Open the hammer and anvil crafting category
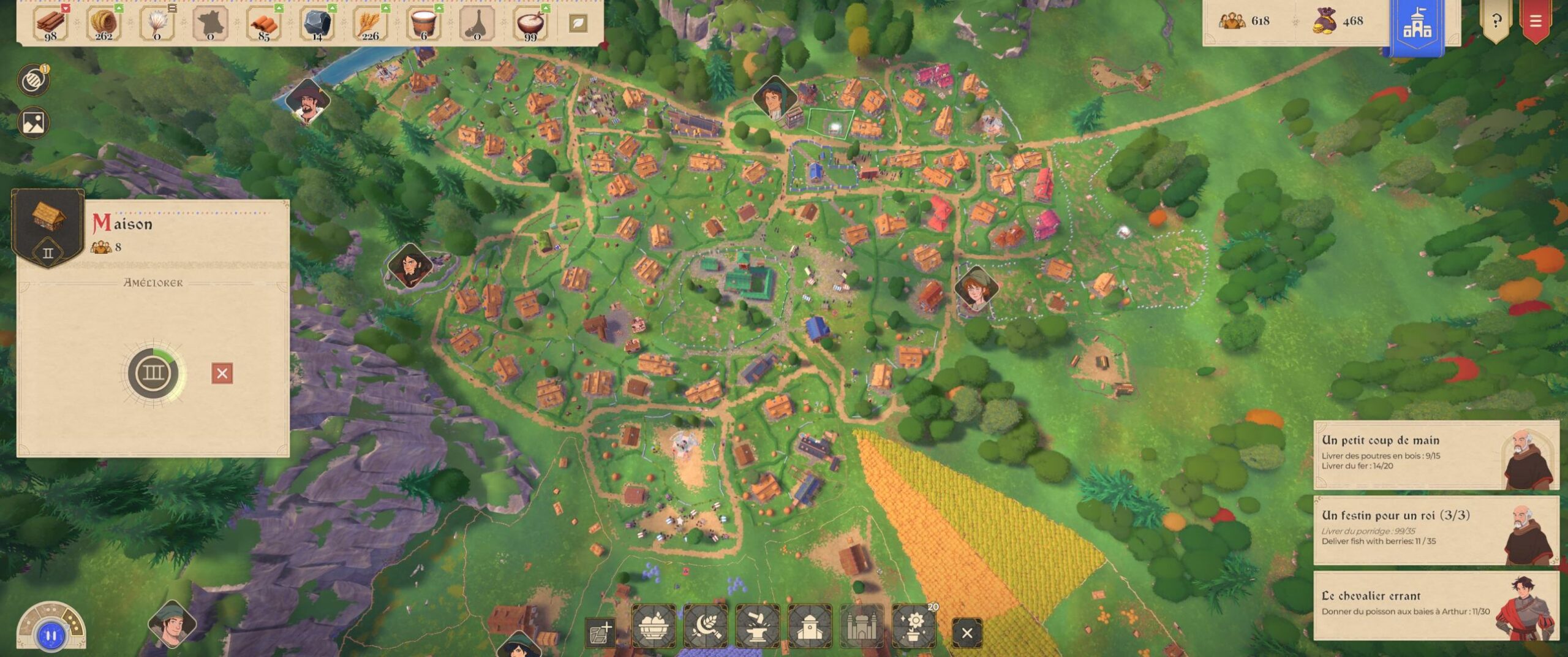The image size is (1568, 657). pyautogui.click(x=758, y=626)
